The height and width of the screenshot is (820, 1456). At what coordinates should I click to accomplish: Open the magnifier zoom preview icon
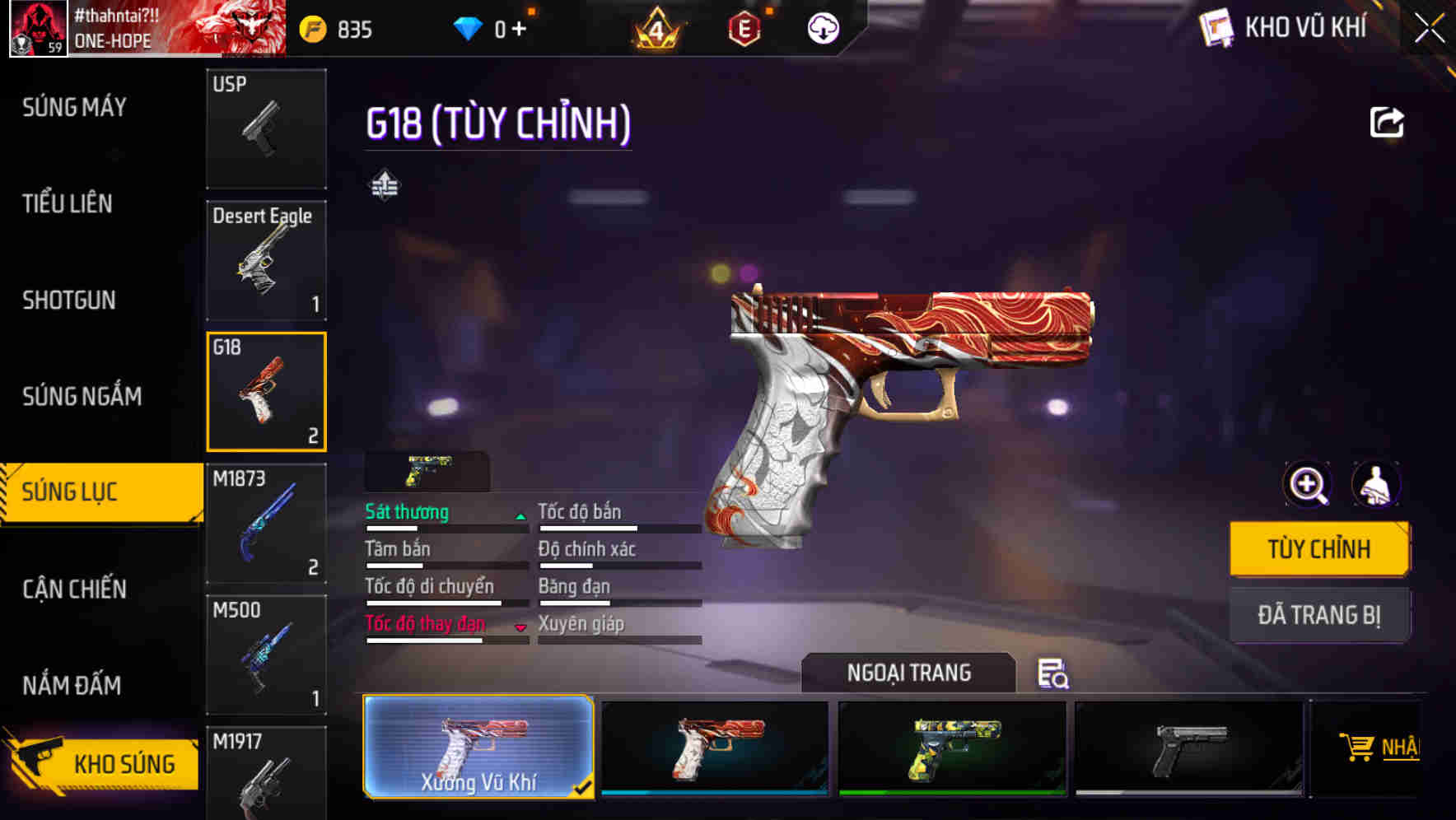coord(1308,485)
